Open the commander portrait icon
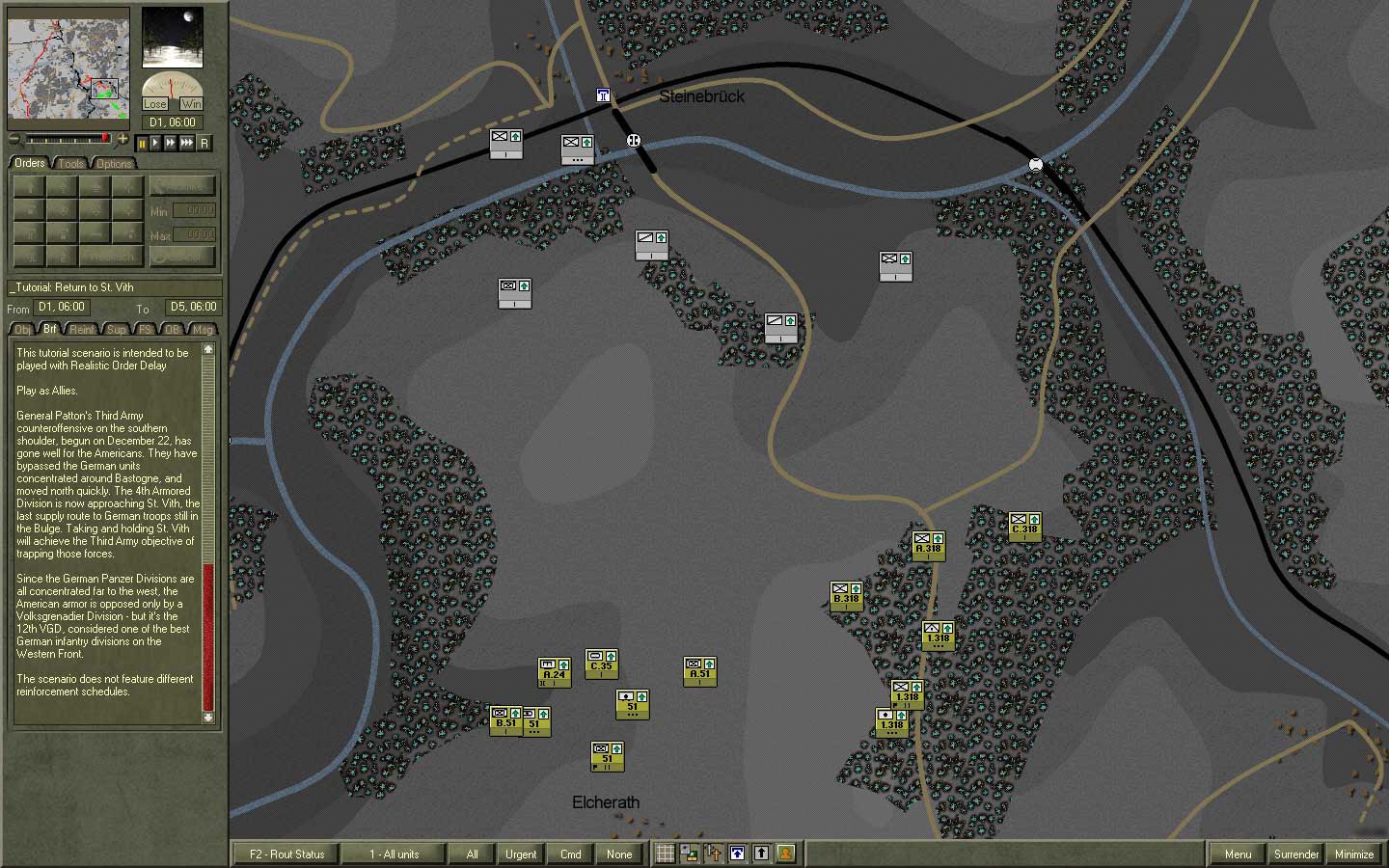This screenshot has height=868, width=1389. 784,854
